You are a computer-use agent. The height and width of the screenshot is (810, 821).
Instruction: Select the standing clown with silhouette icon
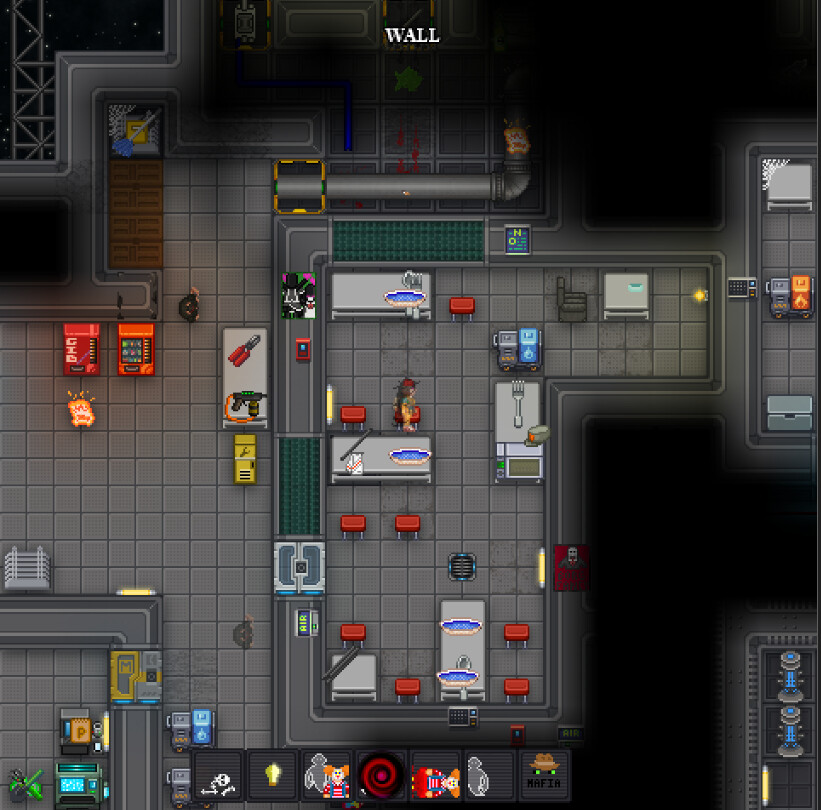pos(327,776)
